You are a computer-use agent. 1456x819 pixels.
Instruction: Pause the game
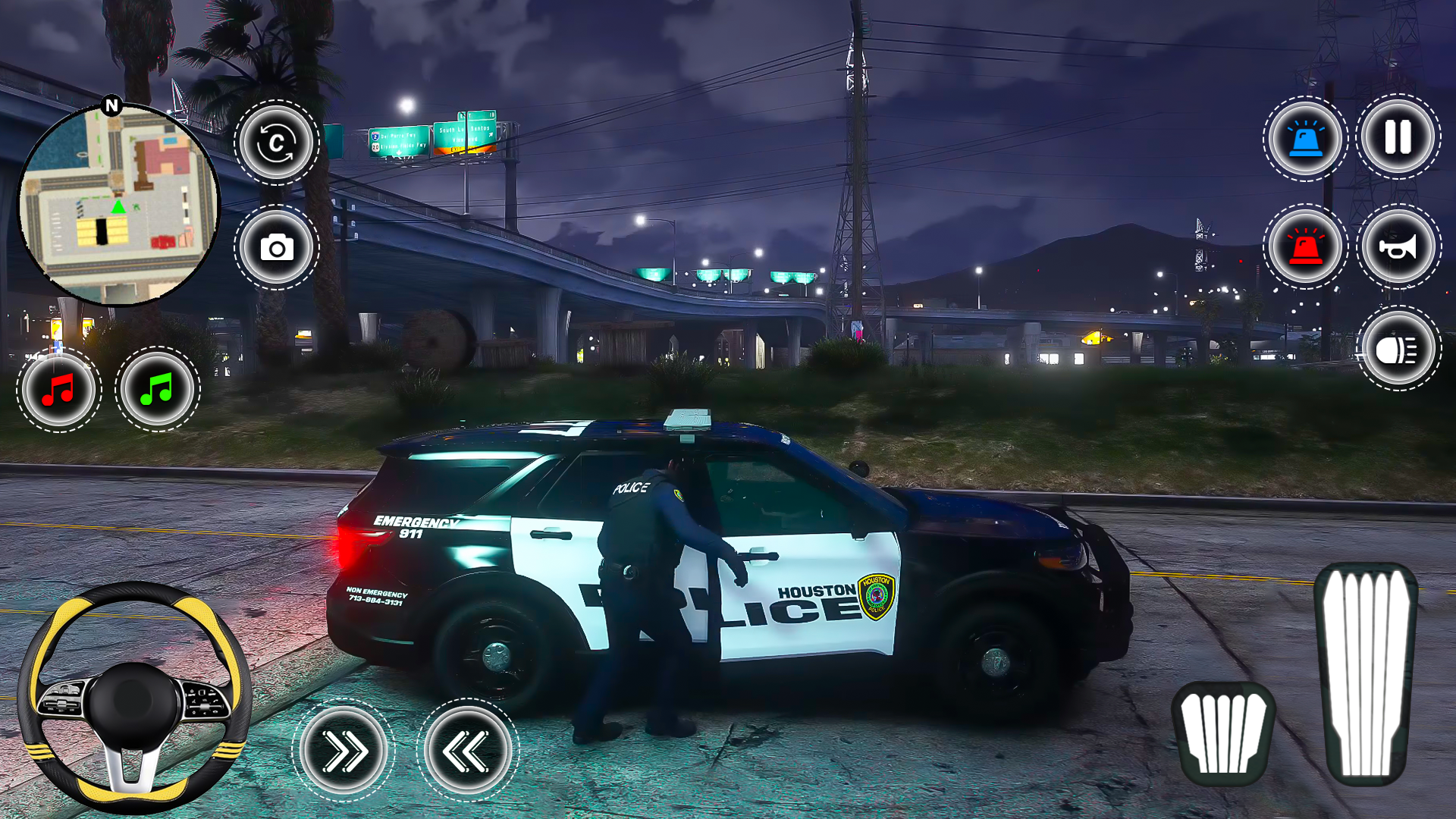[1399, 136]
